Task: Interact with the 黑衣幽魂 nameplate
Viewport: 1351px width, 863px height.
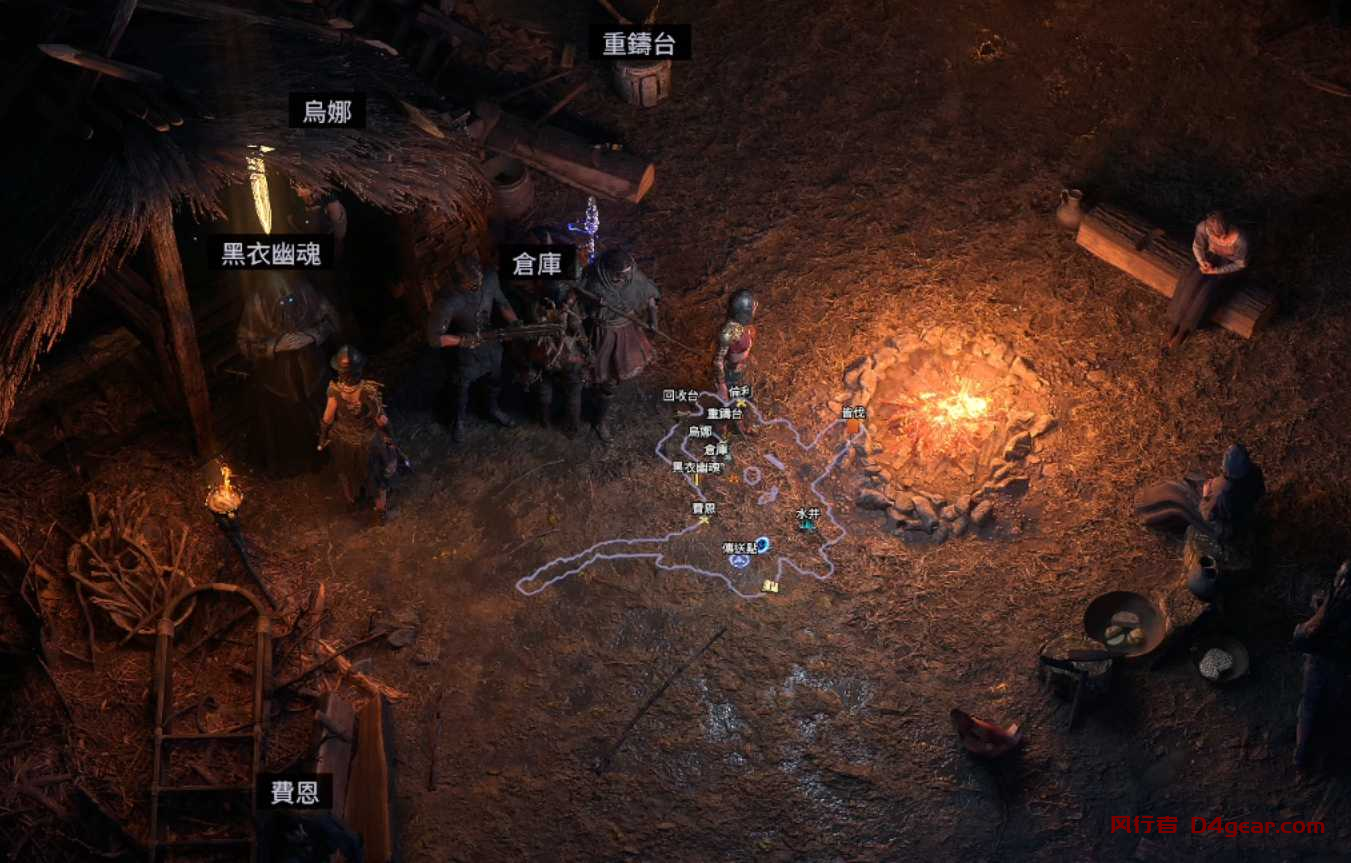Action: point(272,254)
